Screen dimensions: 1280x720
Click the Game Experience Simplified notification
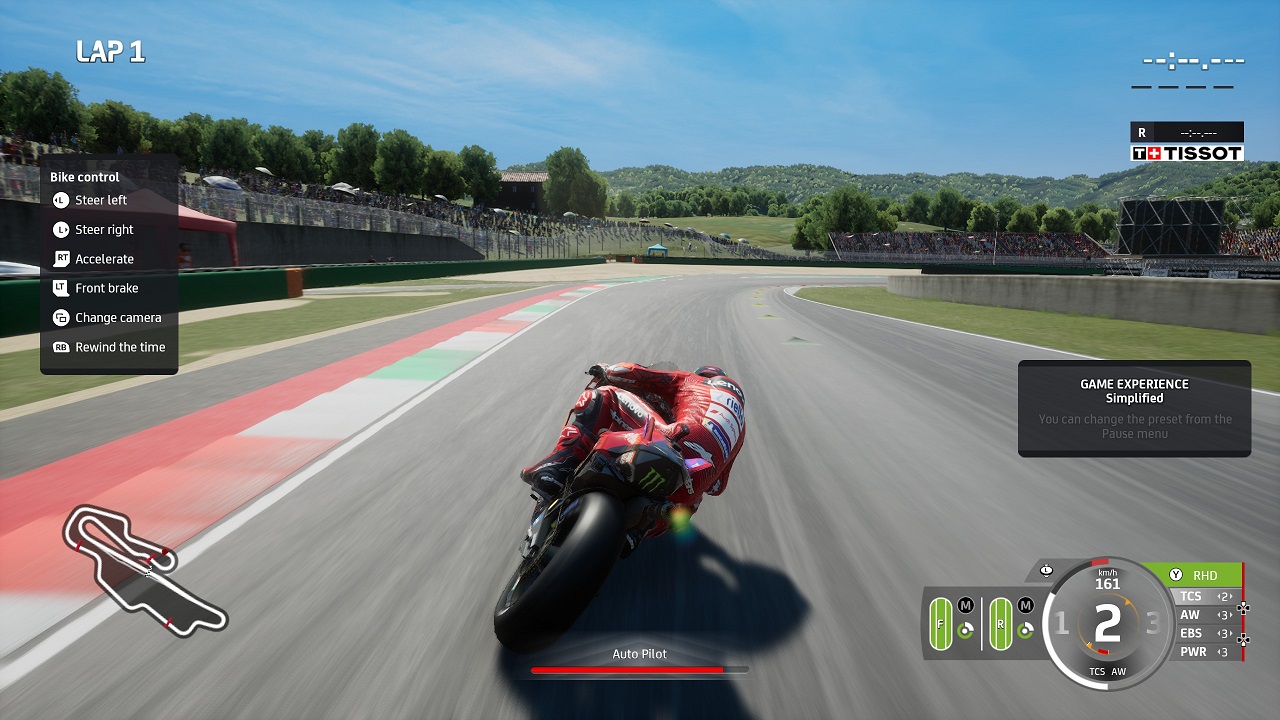pyautogui.click(x=1134, y=408)
